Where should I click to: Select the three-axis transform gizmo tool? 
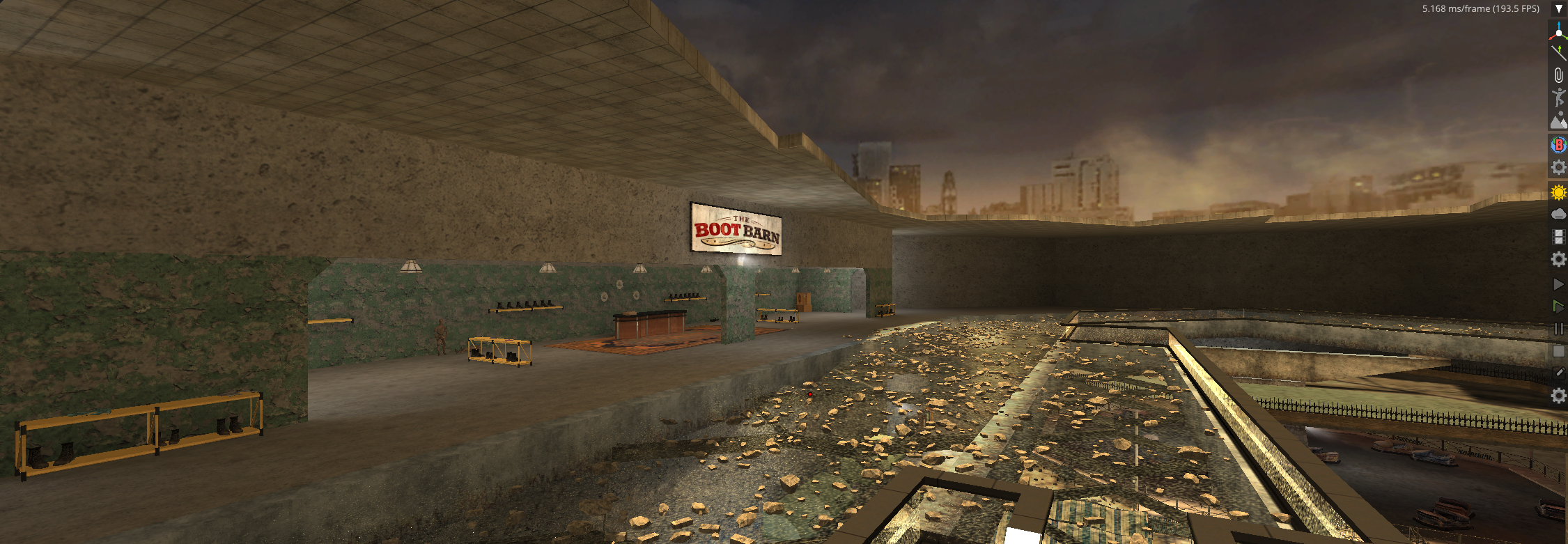pyautogui.click(x=1558, y=31)
